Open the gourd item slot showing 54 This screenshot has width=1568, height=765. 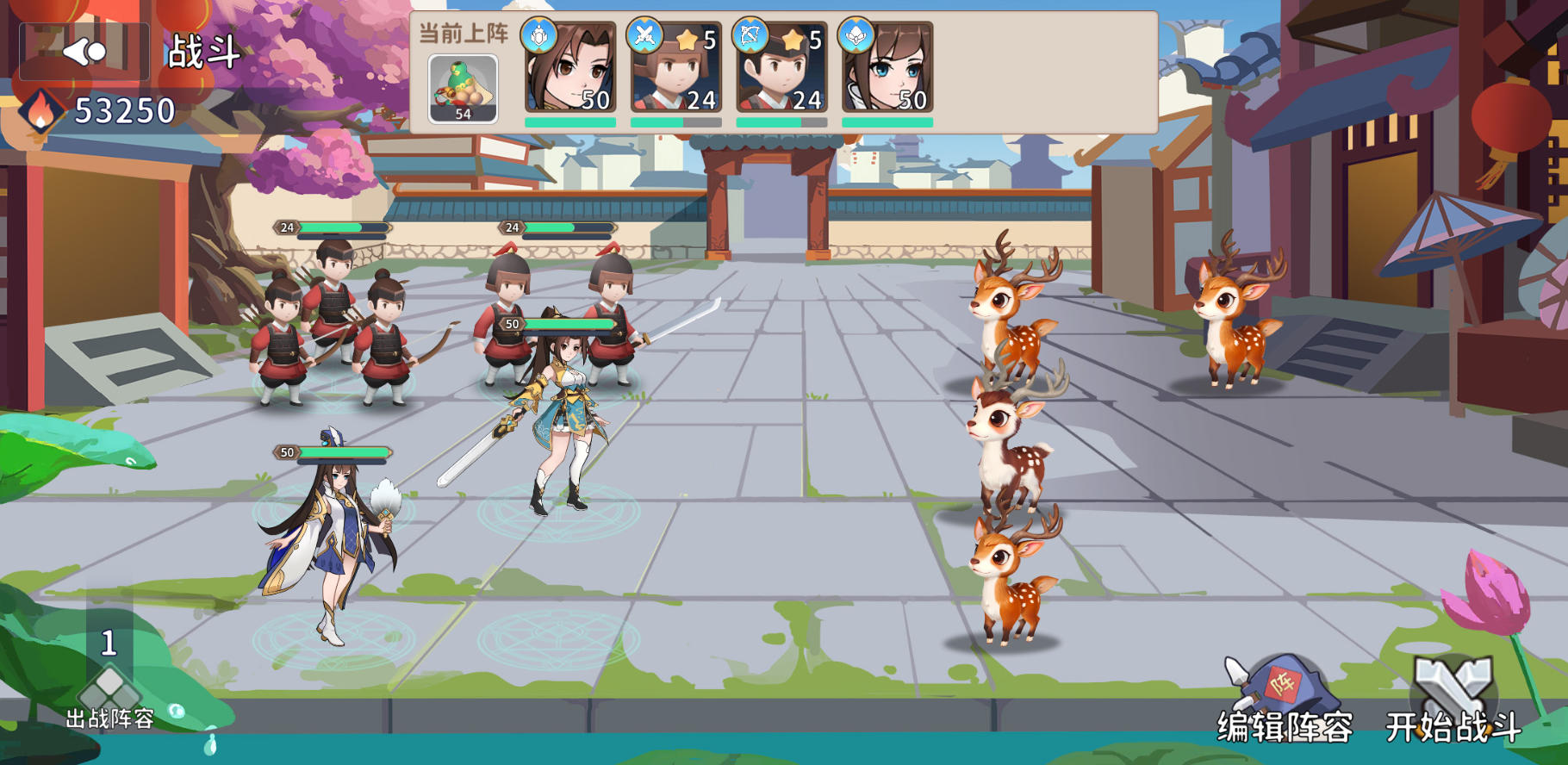(x=461, y=86)
